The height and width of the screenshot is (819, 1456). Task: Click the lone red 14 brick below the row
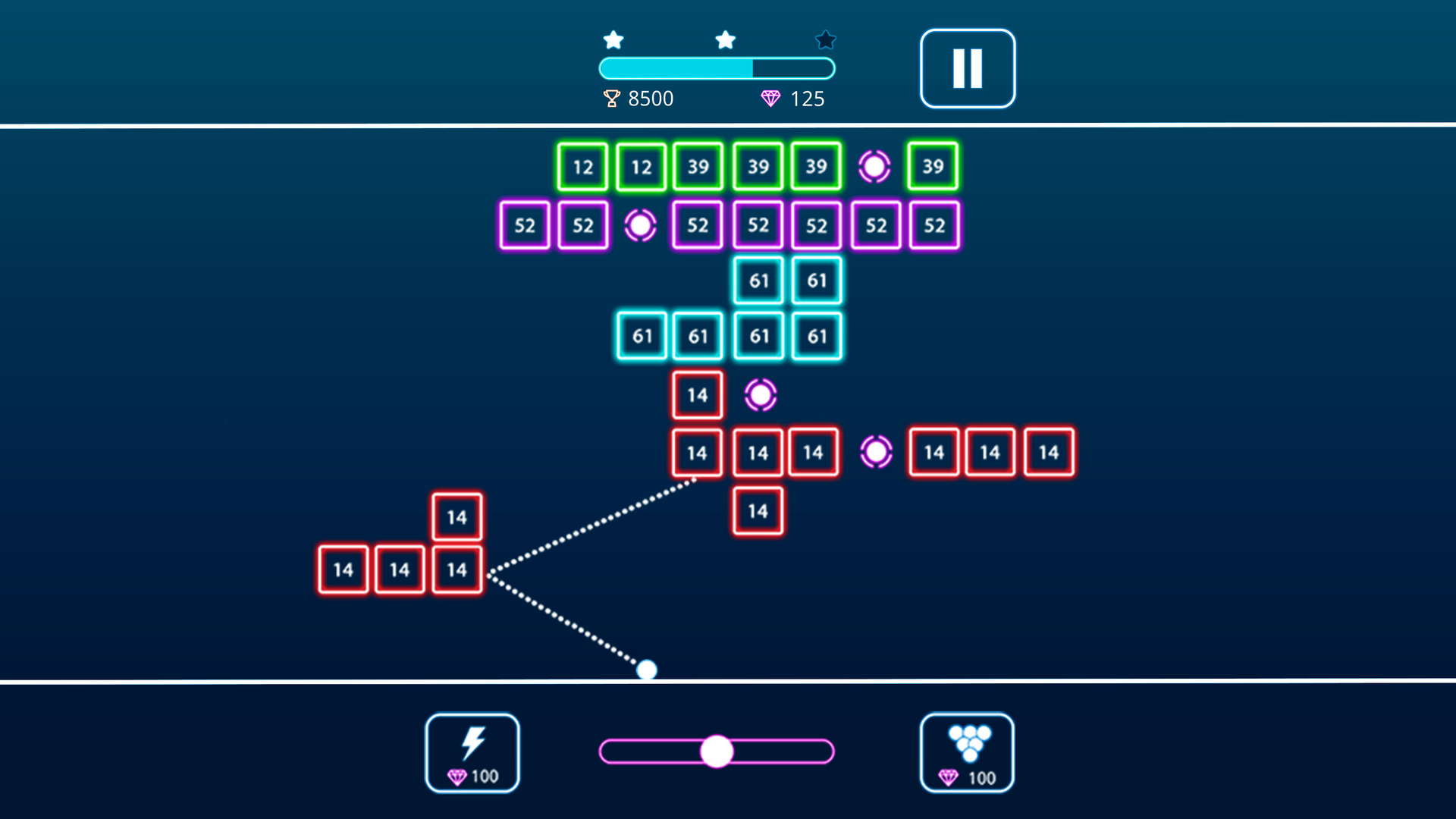(757, 510)
